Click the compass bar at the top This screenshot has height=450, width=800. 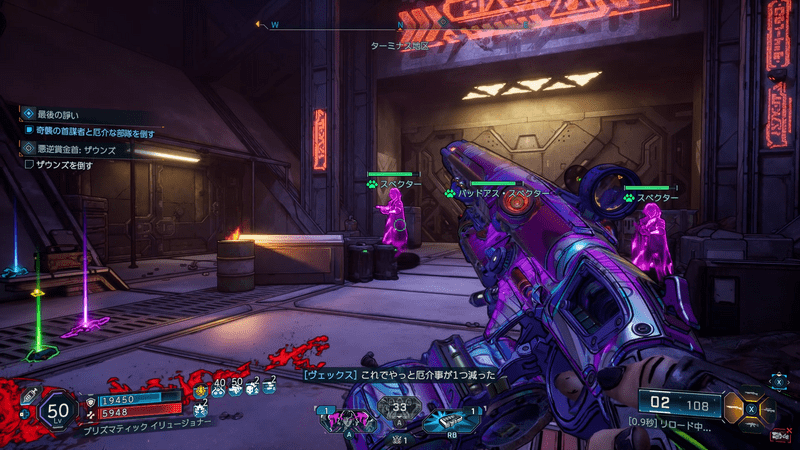click(400, 24)
